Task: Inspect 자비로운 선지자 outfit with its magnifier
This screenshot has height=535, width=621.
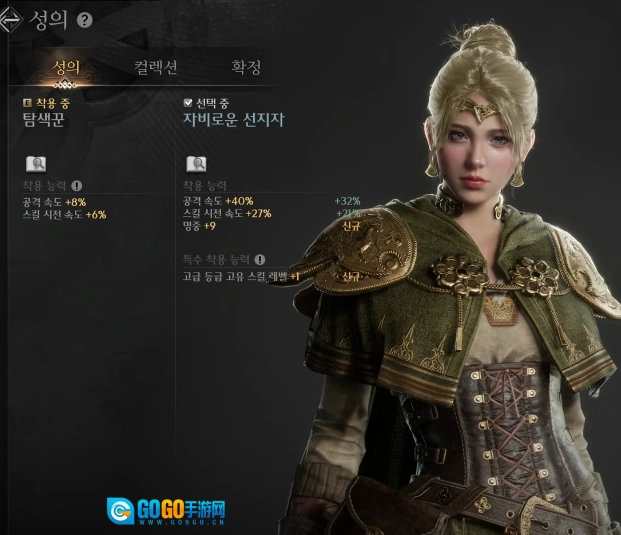Action: pos(196,164)
